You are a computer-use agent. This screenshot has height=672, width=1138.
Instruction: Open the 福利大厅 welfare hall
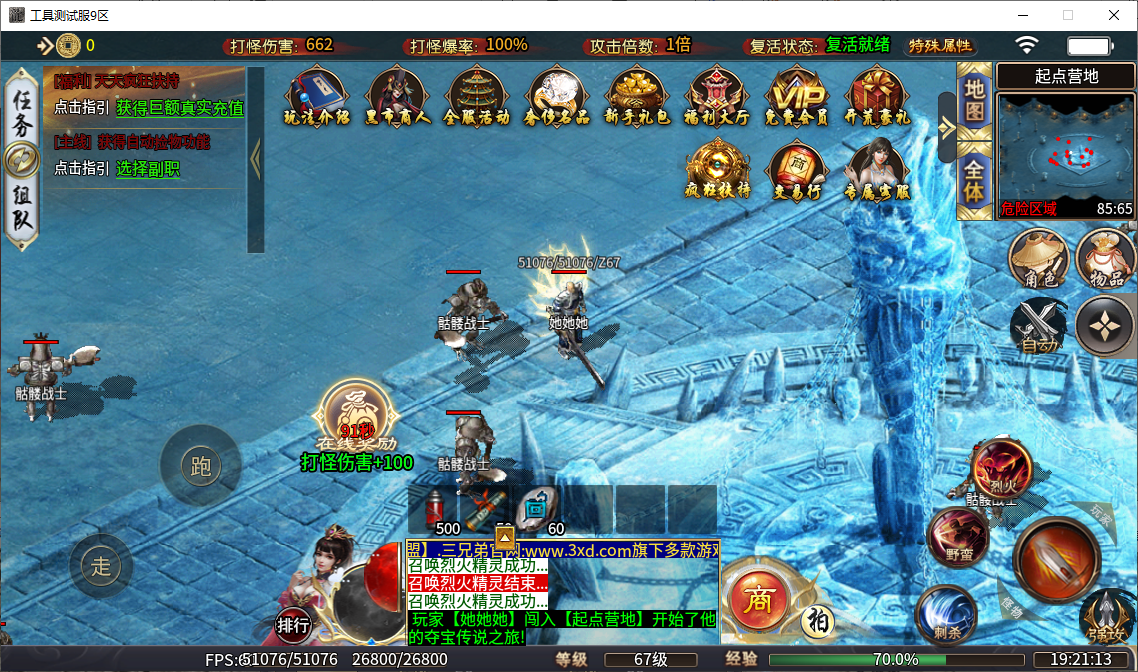click(719, 96)
